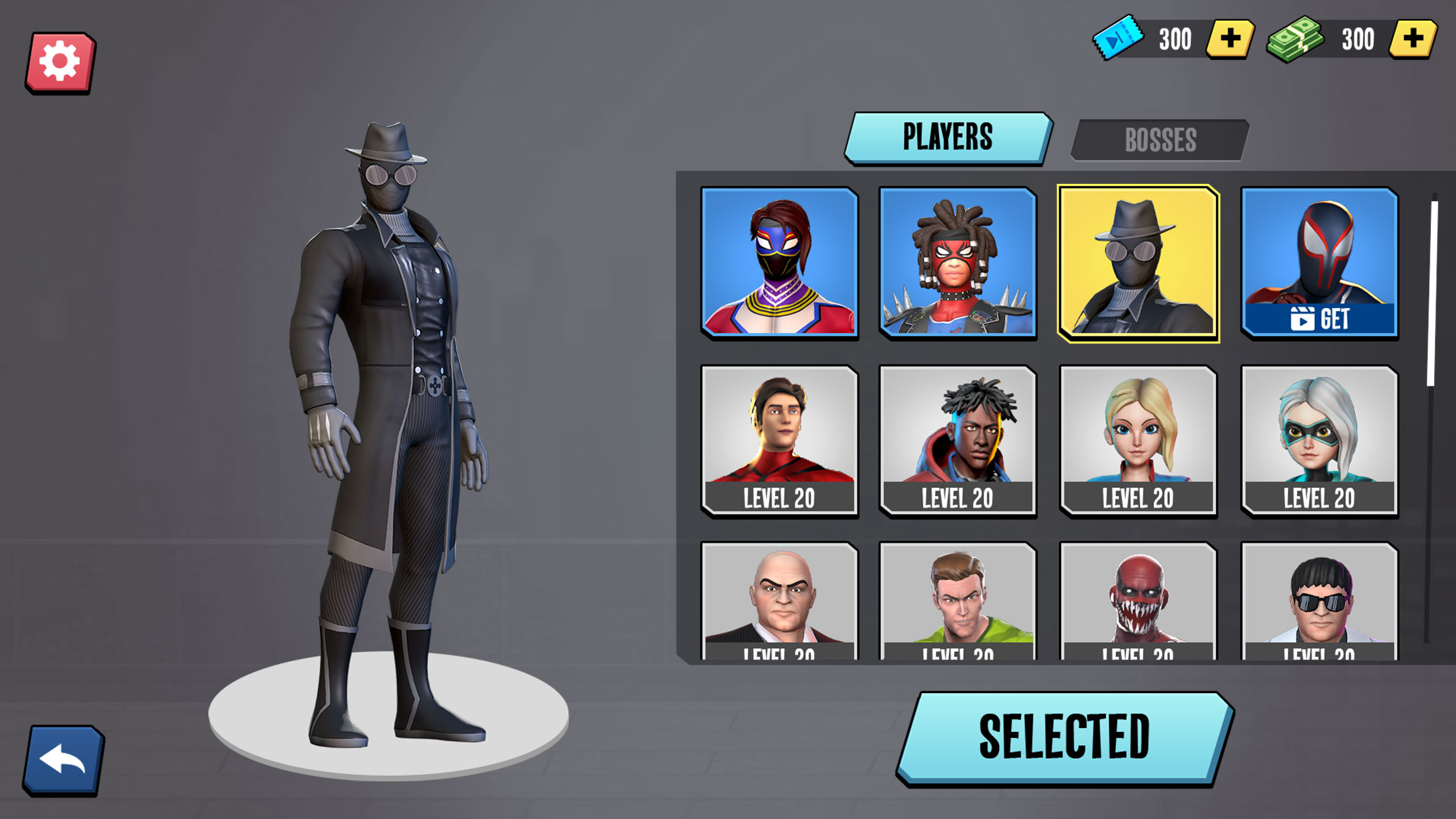Select the Players tab
Screen dimensions: 1456x819
click(x=948, y=137)
